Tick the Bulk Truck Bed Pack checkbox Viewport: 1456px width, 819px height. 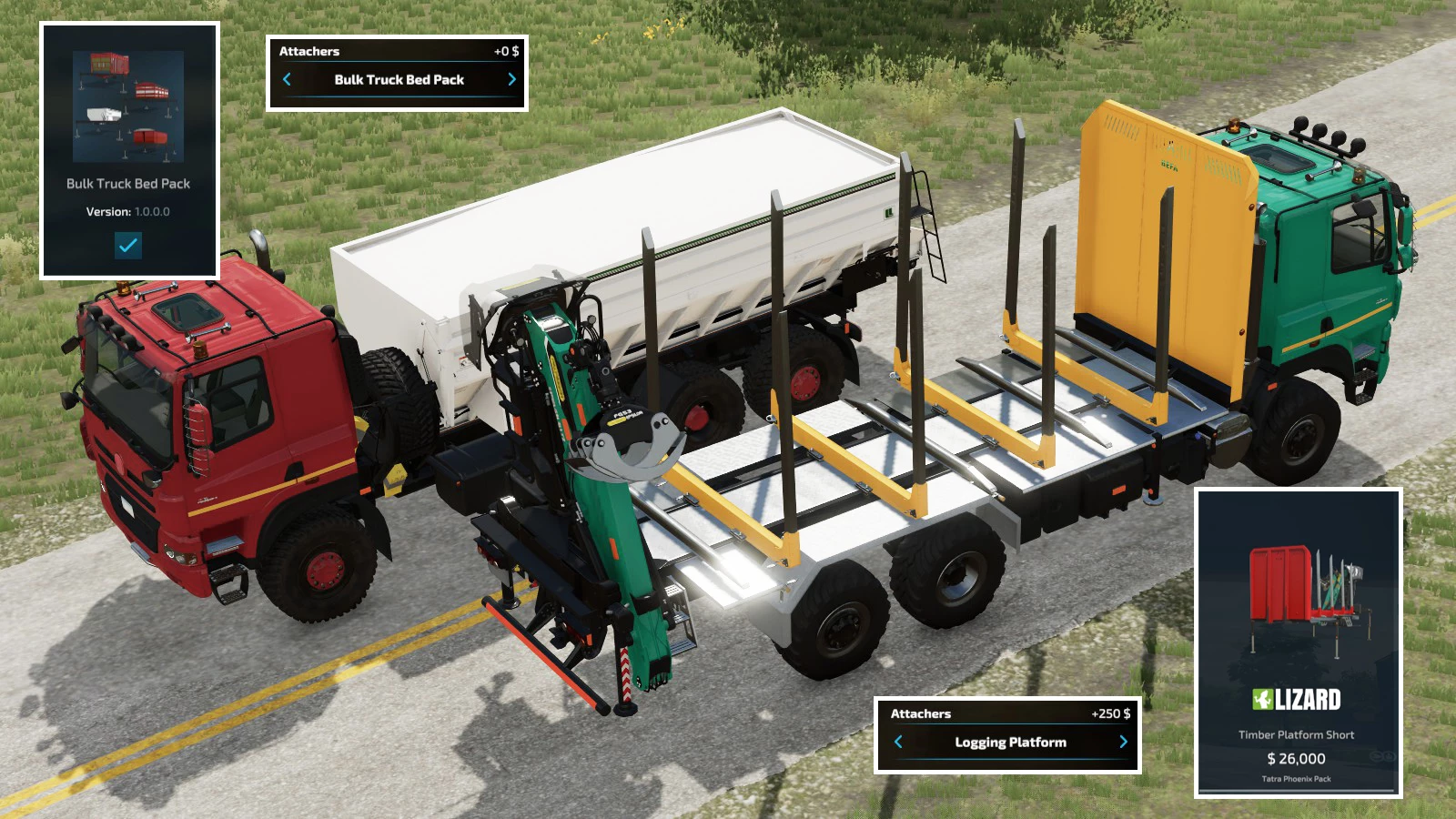coord(128,245)
